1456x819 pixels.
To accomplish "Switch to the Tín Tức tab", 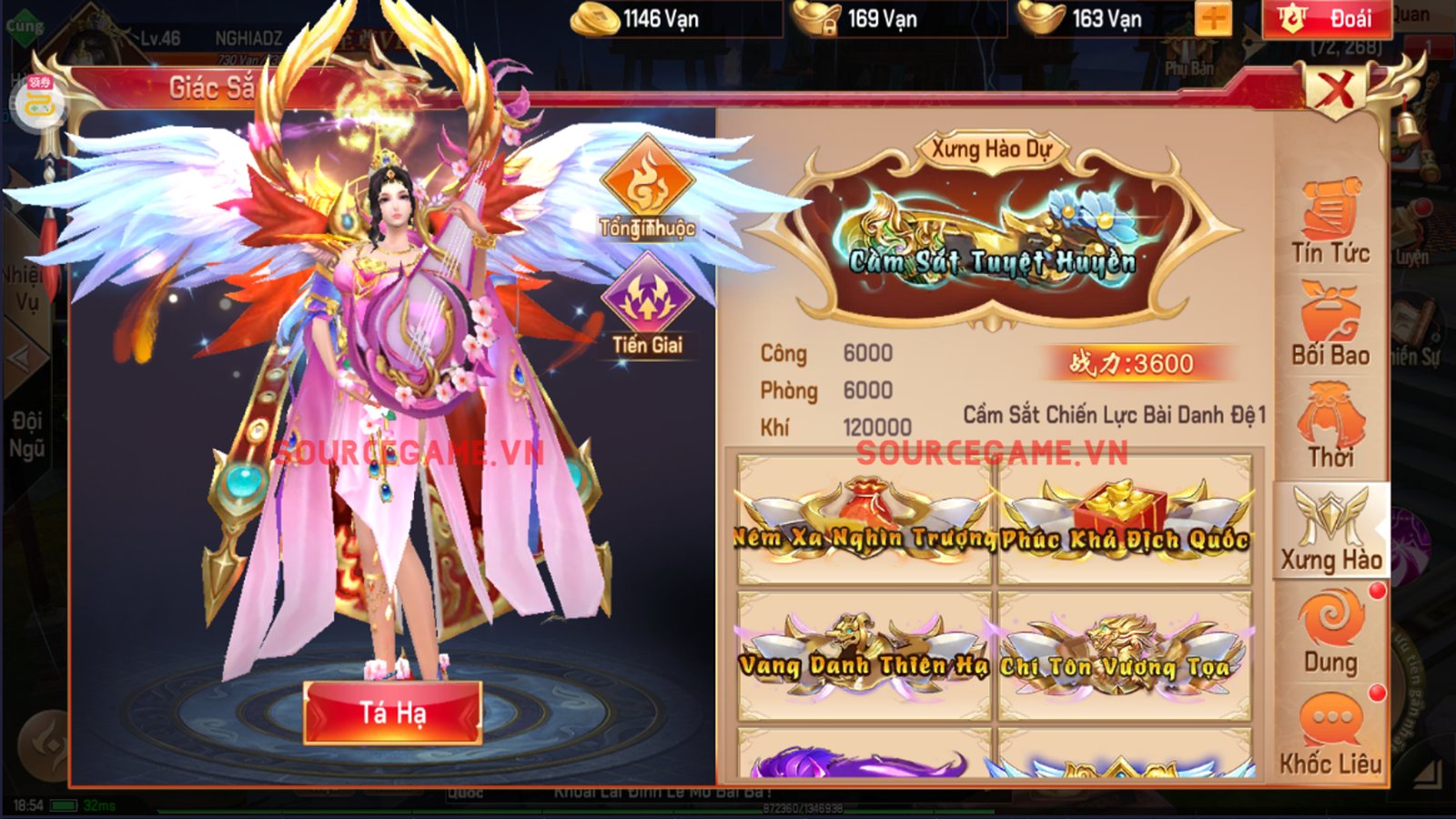I will [x=1330, y=223].
